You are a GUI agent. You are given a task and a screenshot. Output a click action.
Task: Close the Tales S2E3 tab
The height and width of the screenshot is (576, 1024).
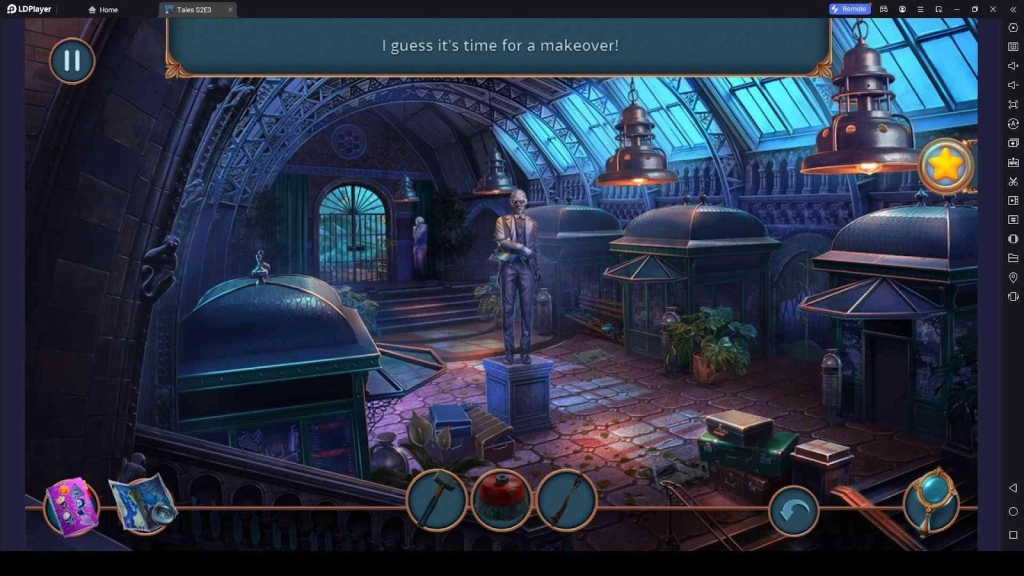coord(230,10)
